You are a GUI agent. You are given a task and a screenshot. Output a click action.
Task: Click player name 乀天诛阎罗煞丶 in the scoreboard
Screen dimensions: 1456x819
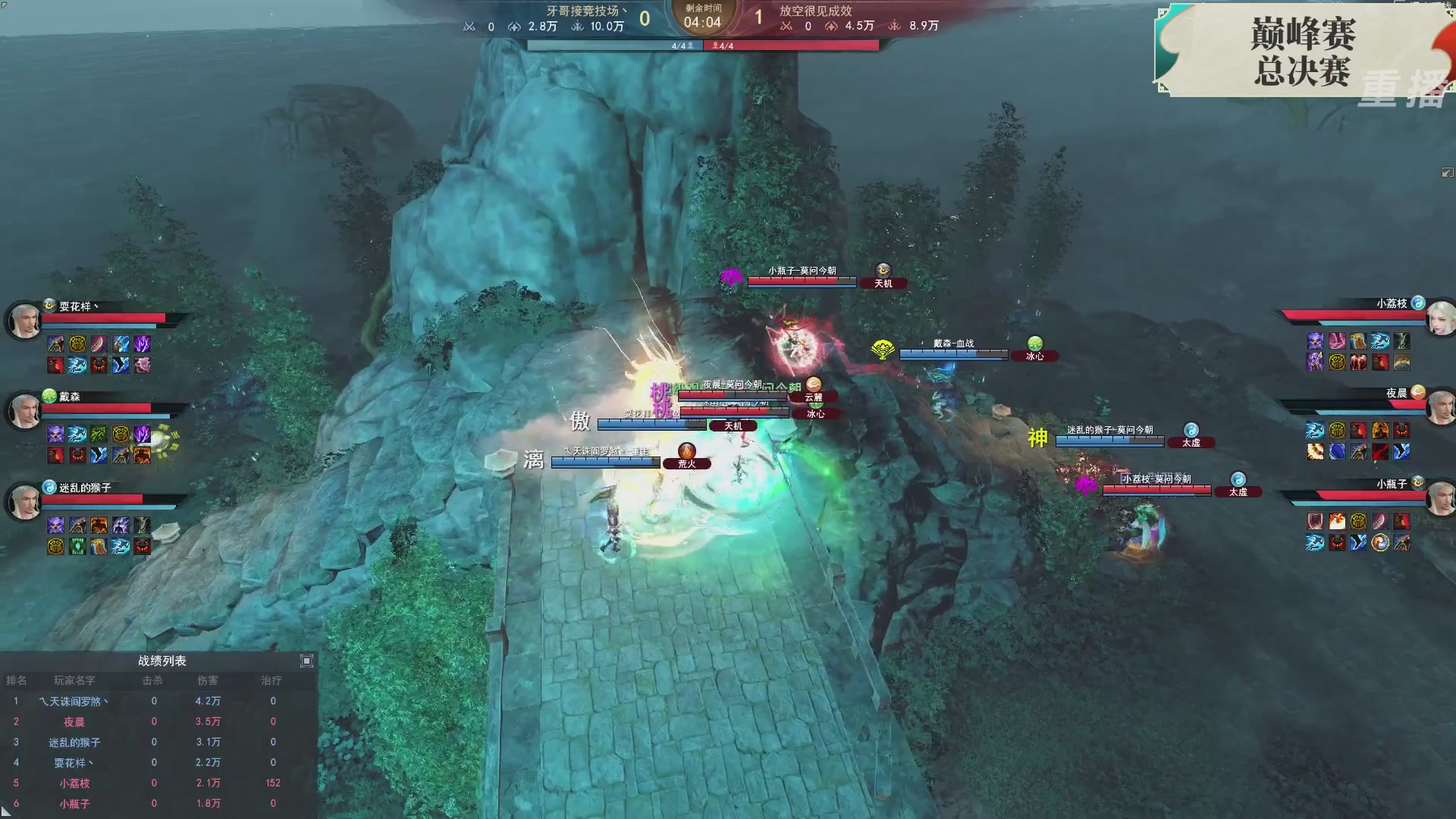pos(72,701)
